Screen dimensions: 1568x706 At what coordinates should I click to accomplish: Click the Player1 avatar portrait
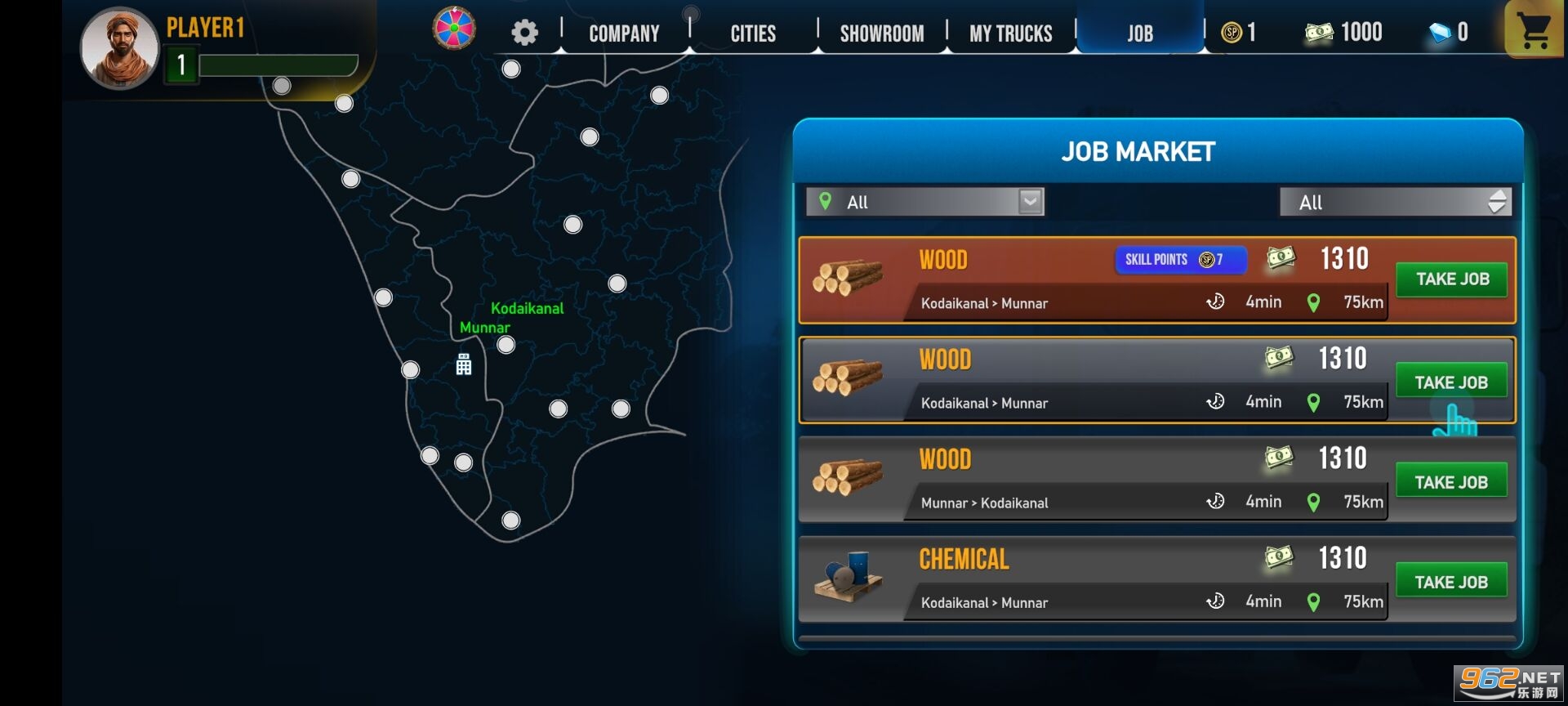119,48
